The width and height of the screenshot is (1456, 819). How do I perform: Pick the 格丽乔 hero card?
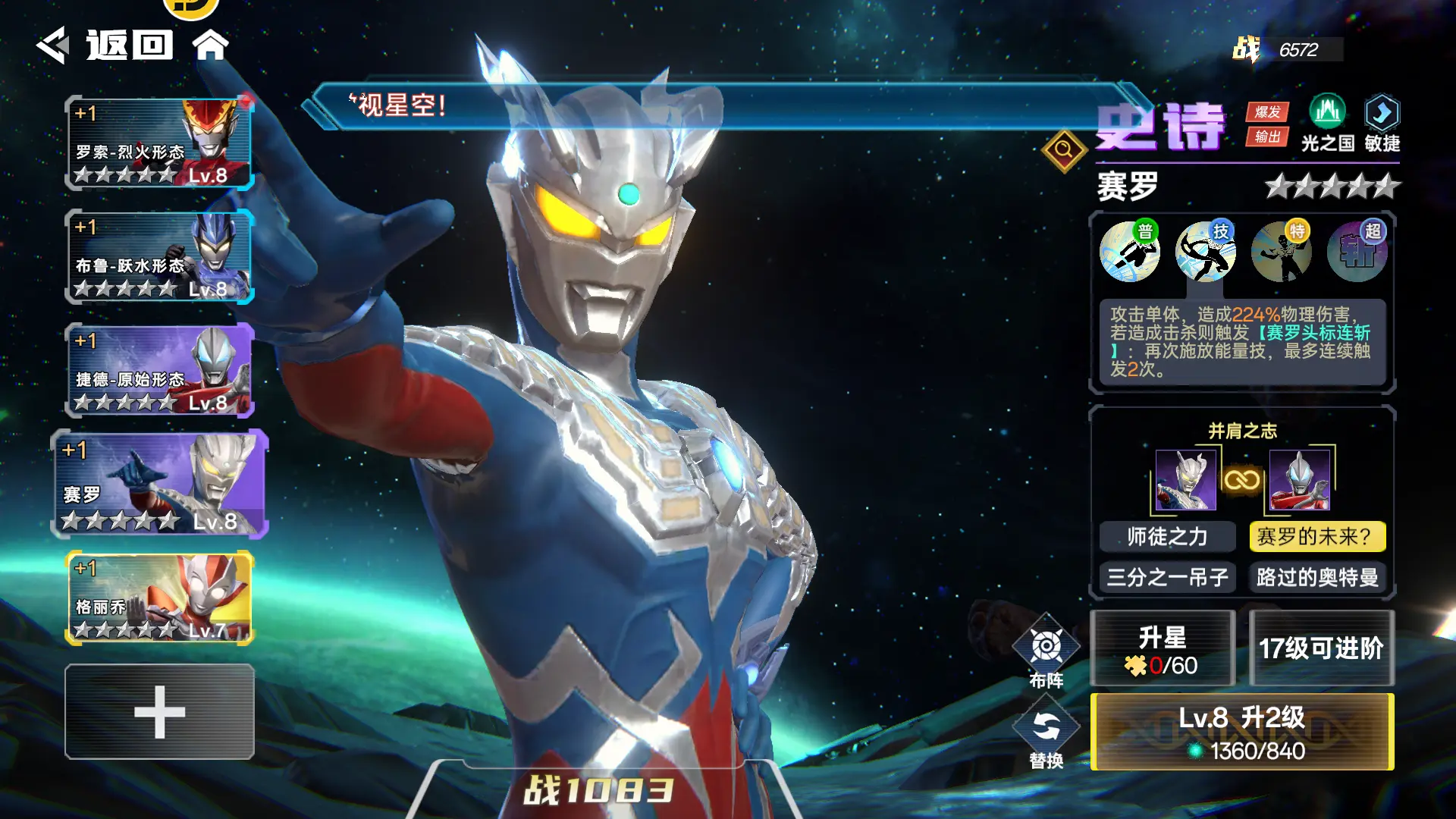159,598
